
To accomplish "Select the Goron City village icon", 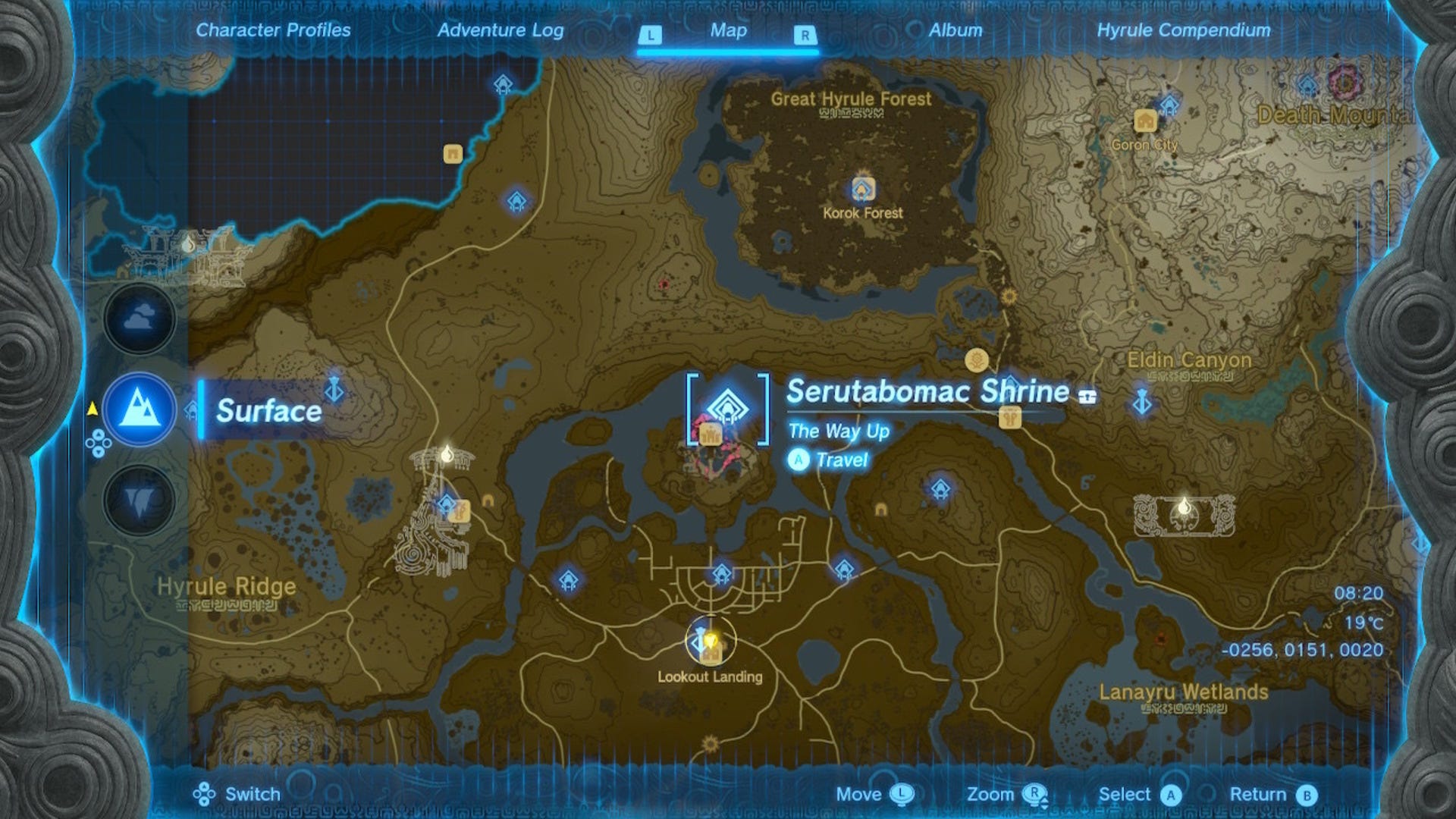I will point(1147,119).
